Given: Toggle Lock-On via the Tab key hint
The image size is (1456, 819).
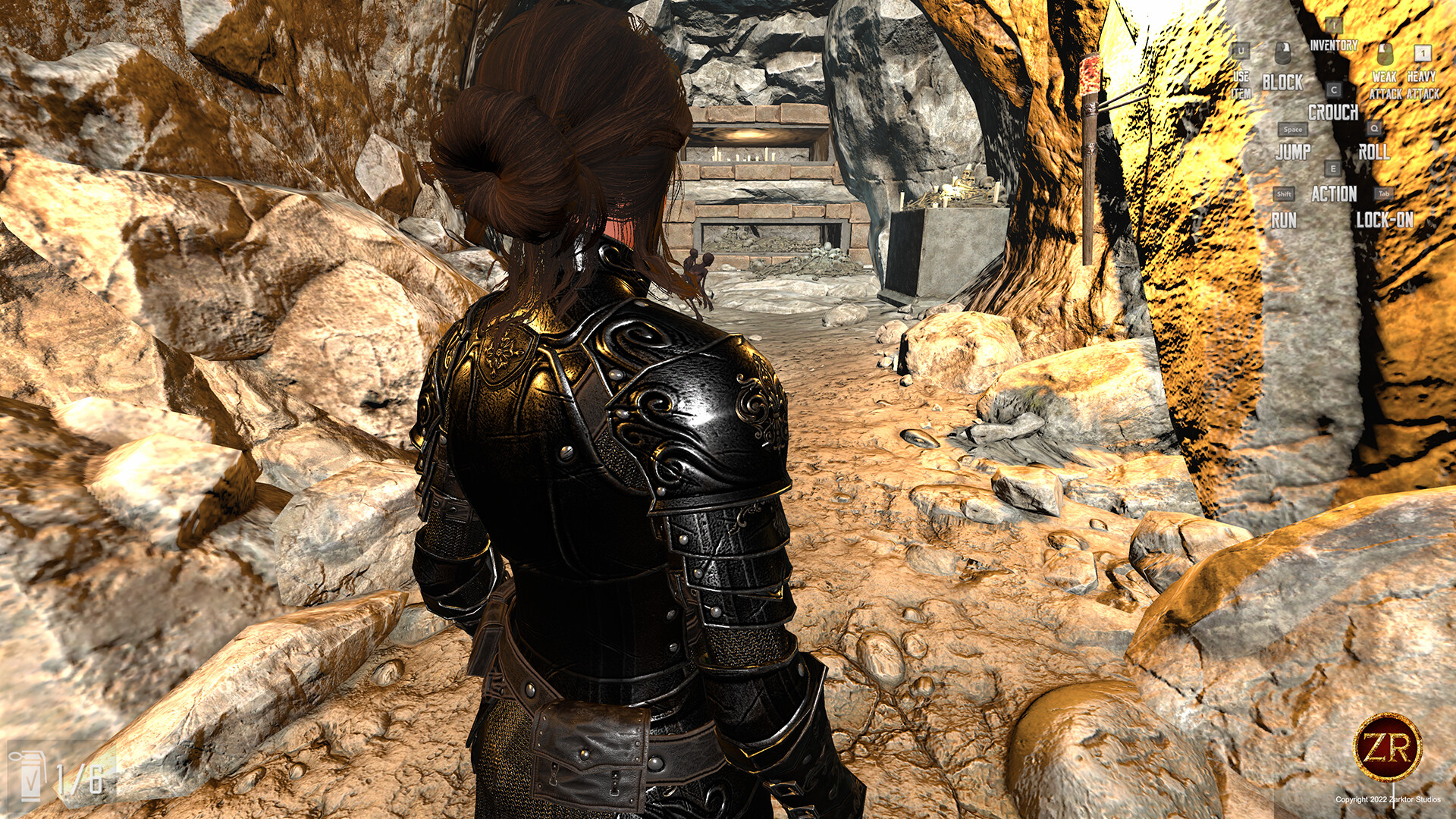Looking at the screenshot, I should pos(1383,193).
